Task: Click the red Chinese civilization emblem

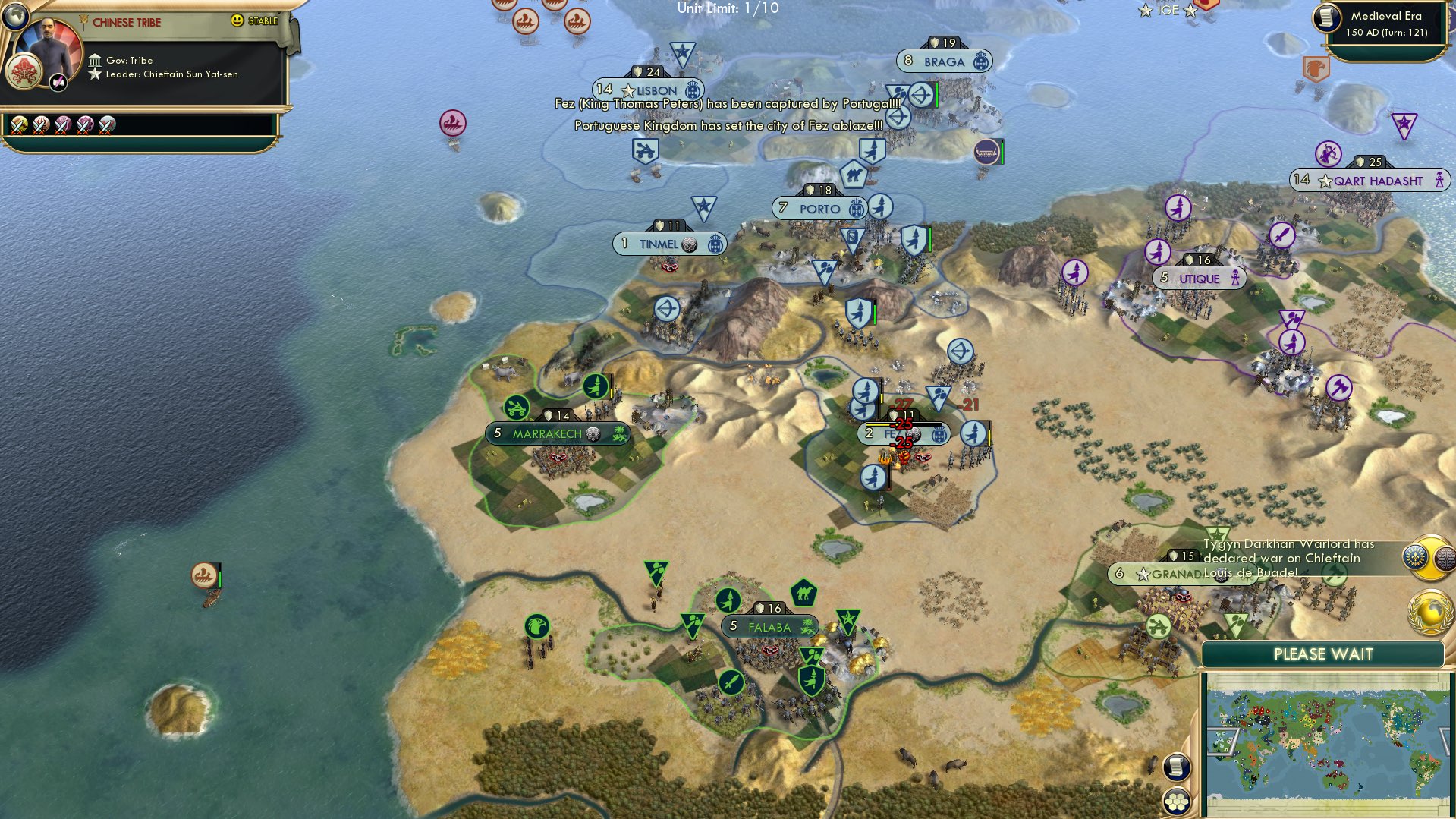Action: click(24, 72)
